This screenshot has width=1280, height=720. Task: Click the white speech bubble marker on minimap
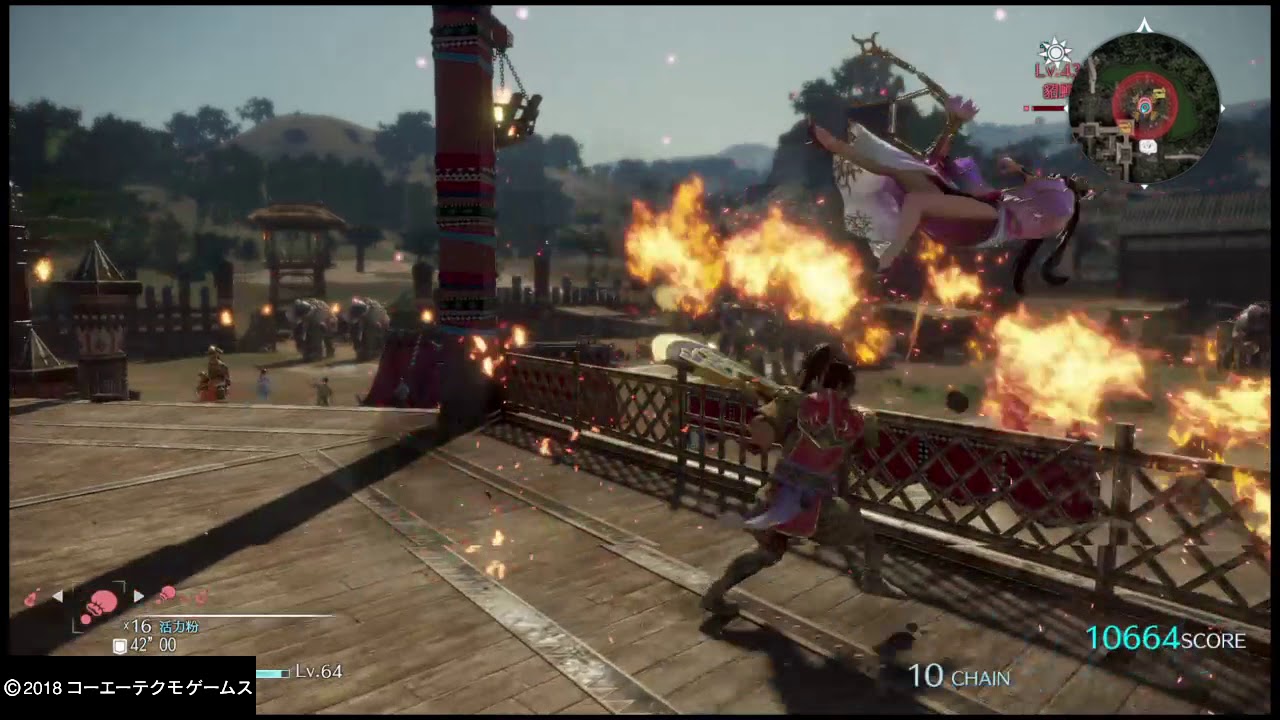1148,145
